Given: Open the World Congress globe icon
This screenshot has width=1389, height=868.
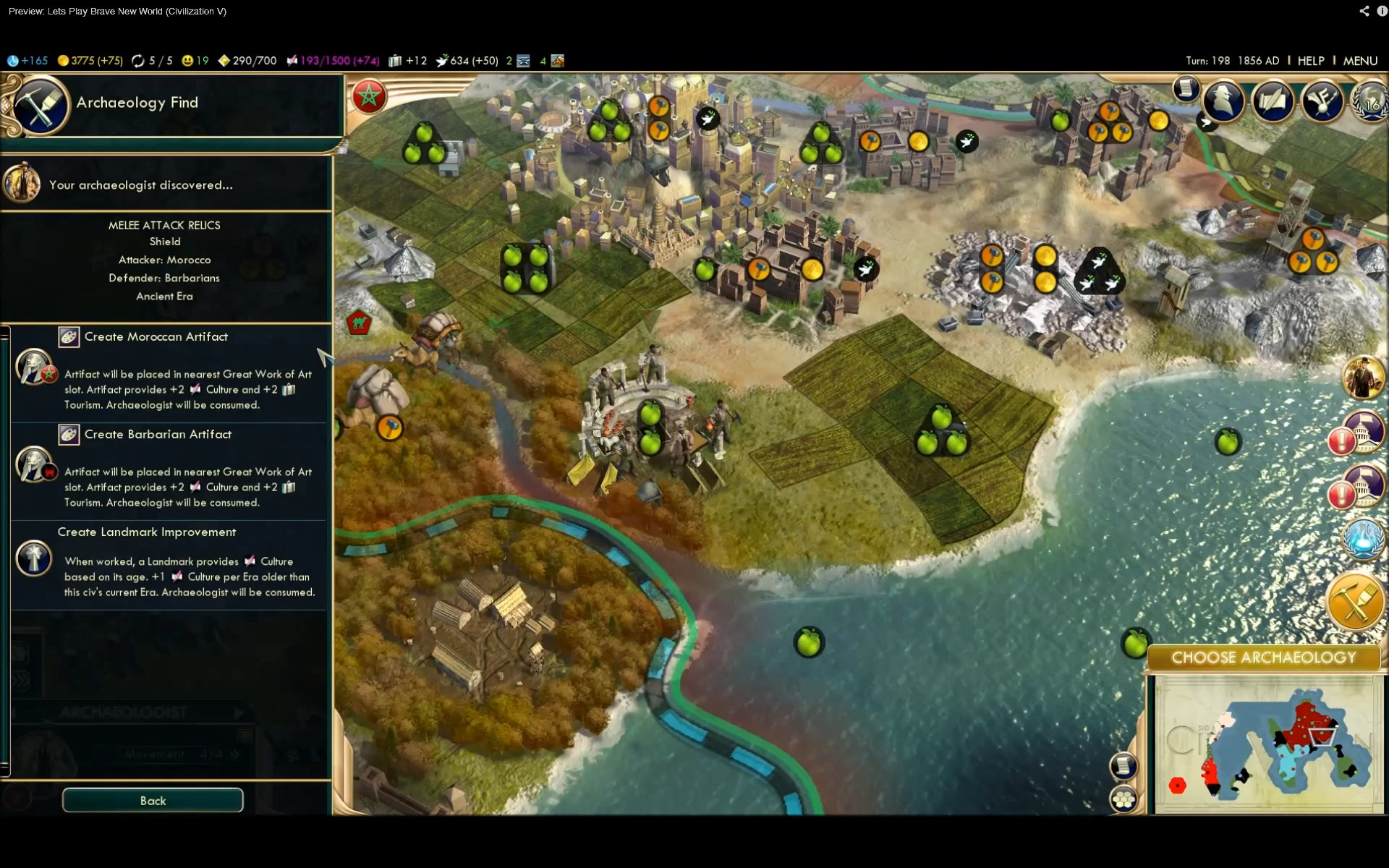Looking at the screenshot, I should point(1370,103).
